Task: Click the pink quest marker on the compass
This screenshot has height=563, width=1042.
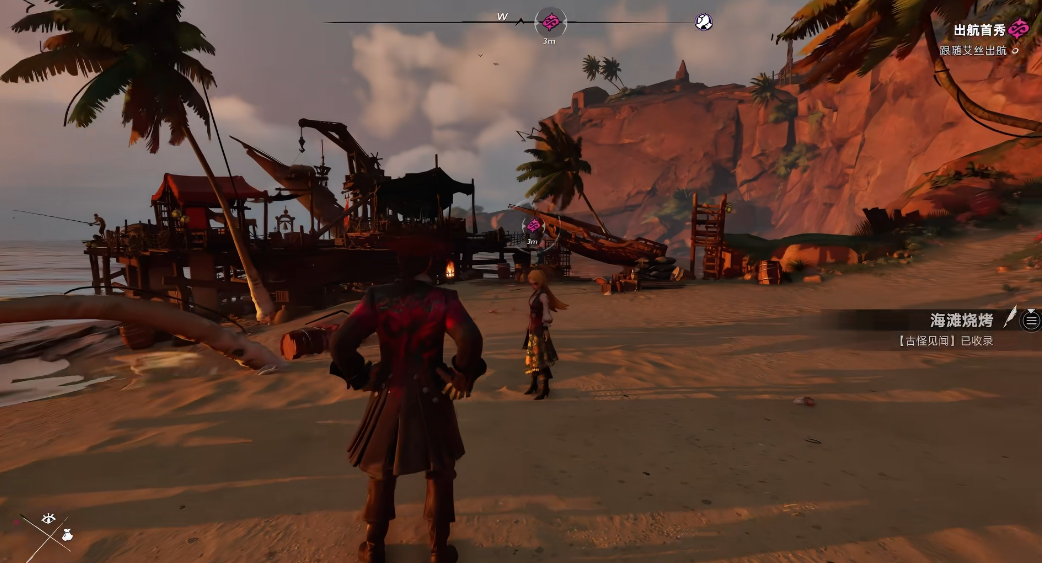Action: click(x=550, y=21)
